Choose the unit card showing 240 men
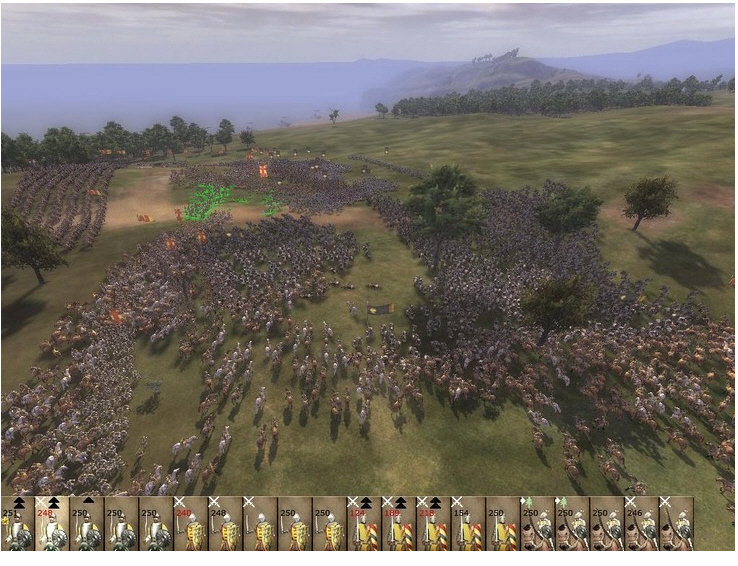 click(190, 524)
